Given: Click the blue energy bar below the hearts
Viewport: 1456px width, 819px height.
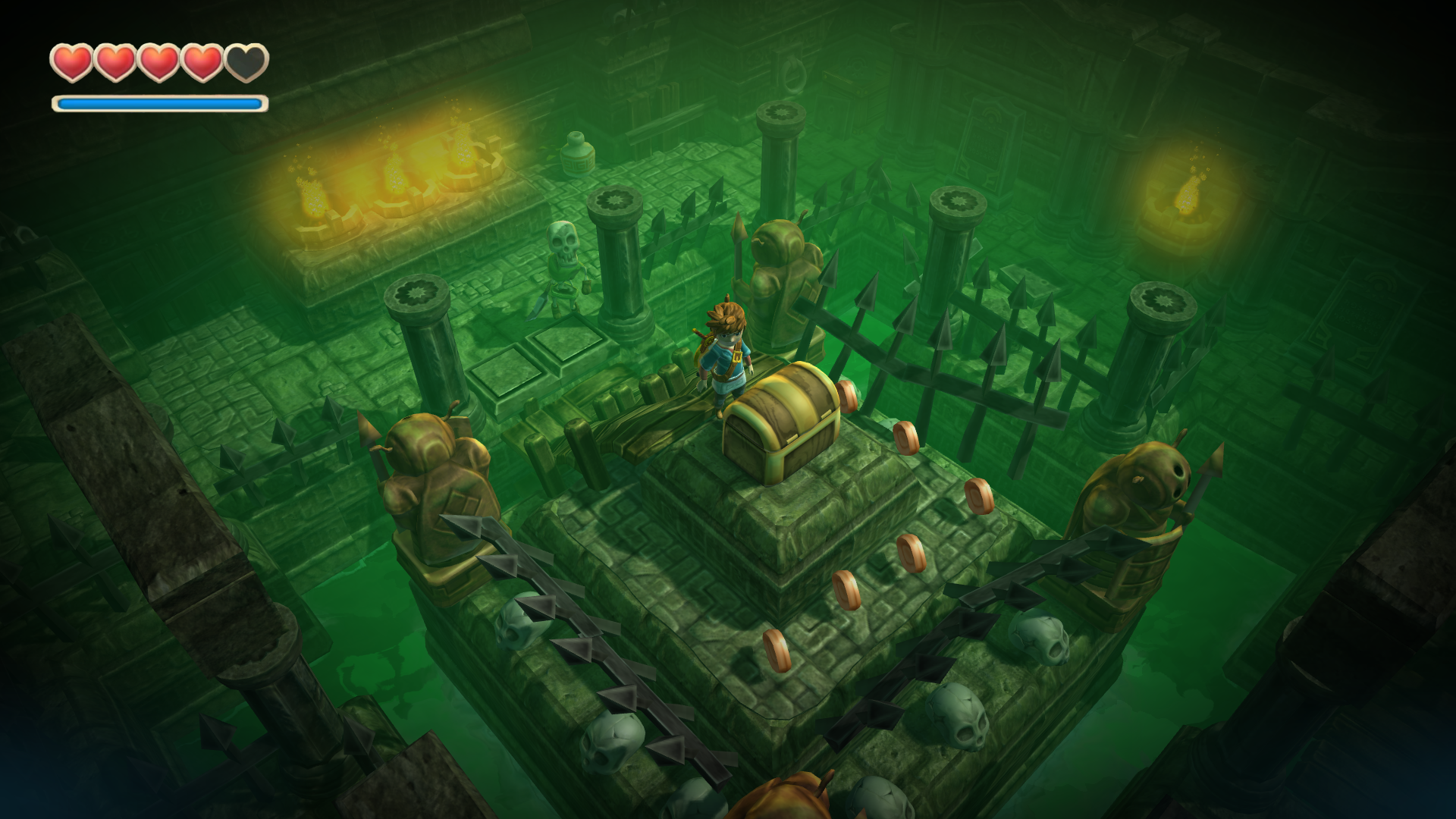Looking at the screenshot, I should pyautogui.click(x=159, y=101).
